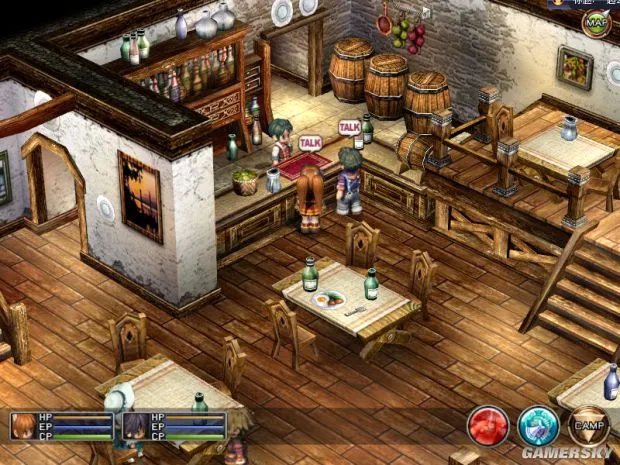Image resolution: width=620 pixels, height=465 pixels.
Task: Select the blue round crystal icon
Action: [x=538, y=425]
